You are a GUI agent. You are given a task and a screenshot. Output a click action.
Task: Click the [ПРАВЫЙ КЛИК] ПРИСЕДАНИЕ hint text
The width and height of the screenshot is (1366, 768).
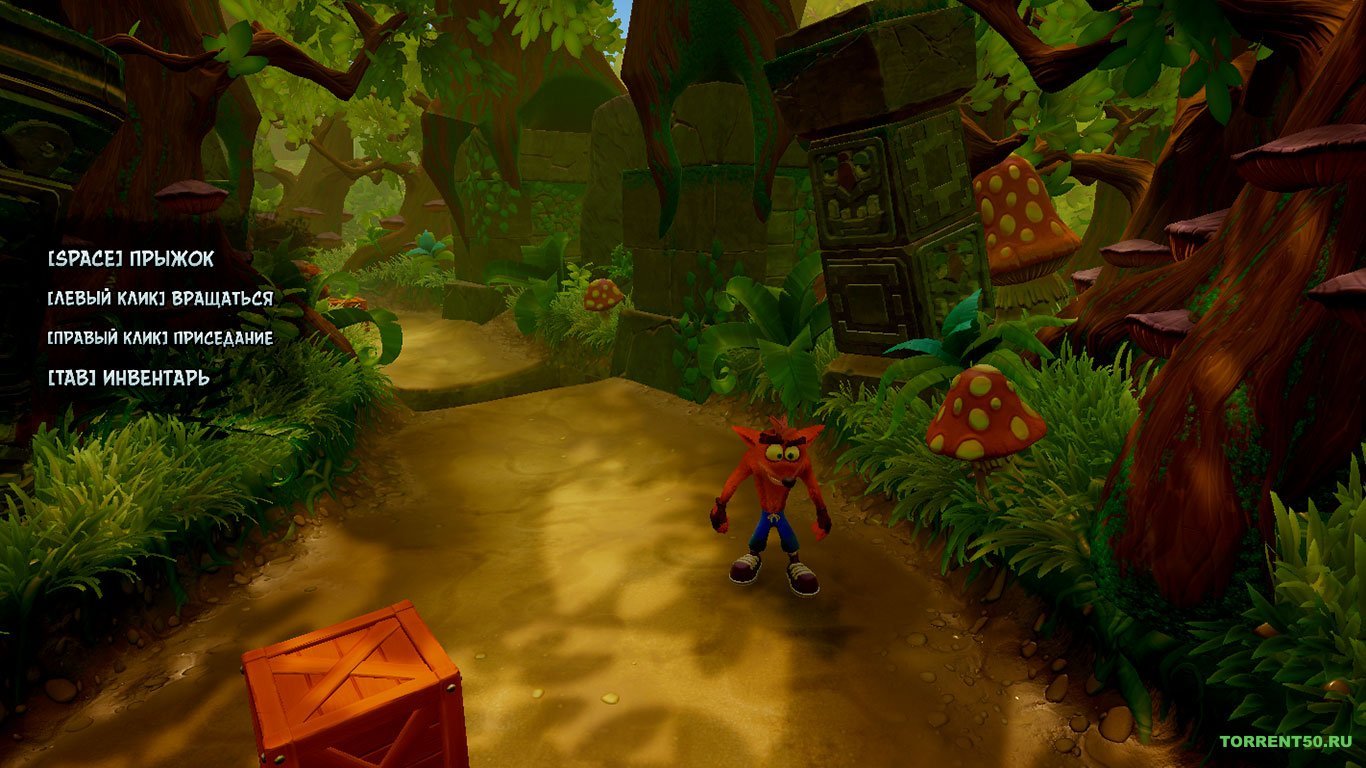[160, 338]
